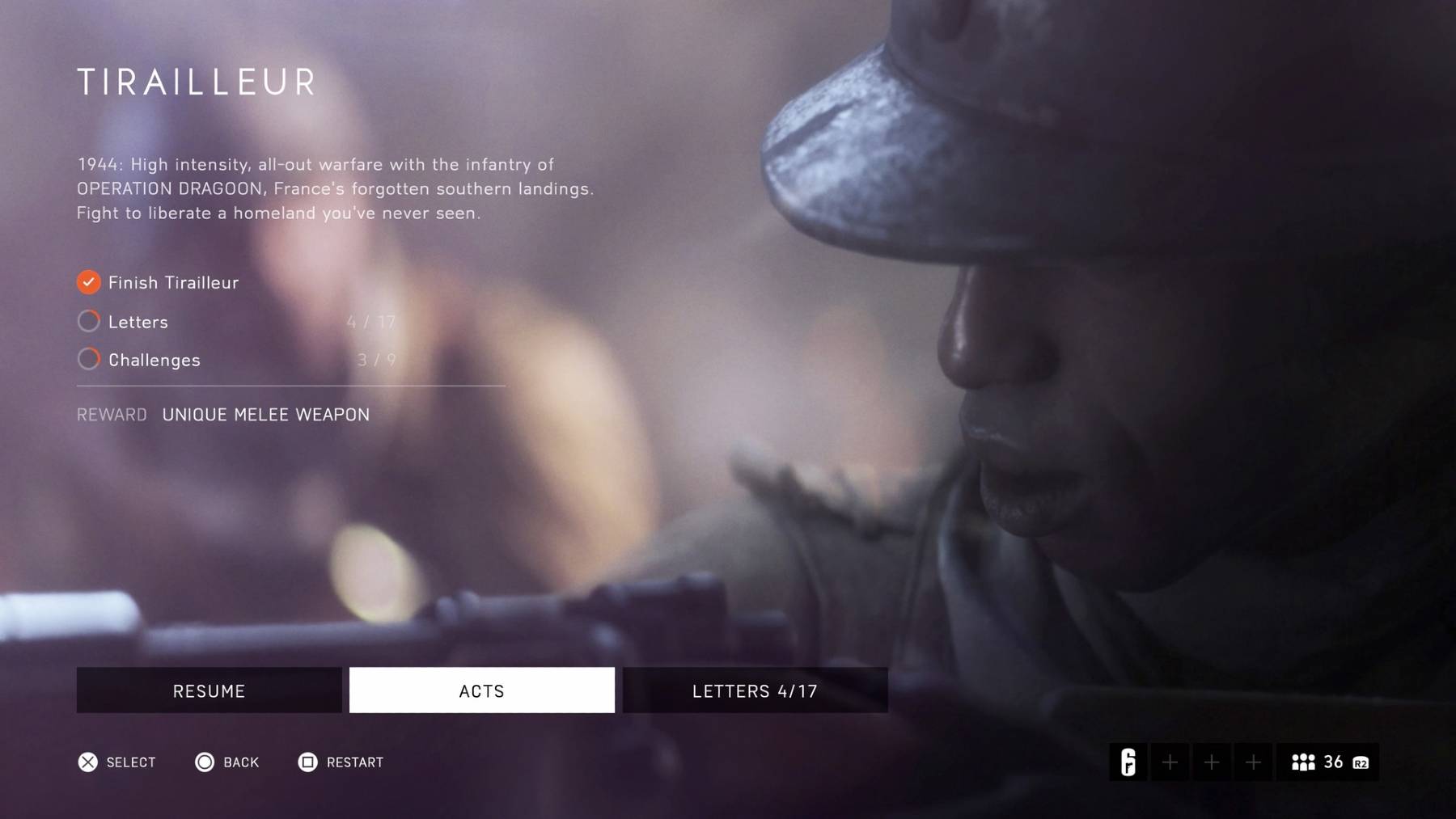Open the squad emblem slot
This screenshot has width=1456, height=819.
point(1128,762)
